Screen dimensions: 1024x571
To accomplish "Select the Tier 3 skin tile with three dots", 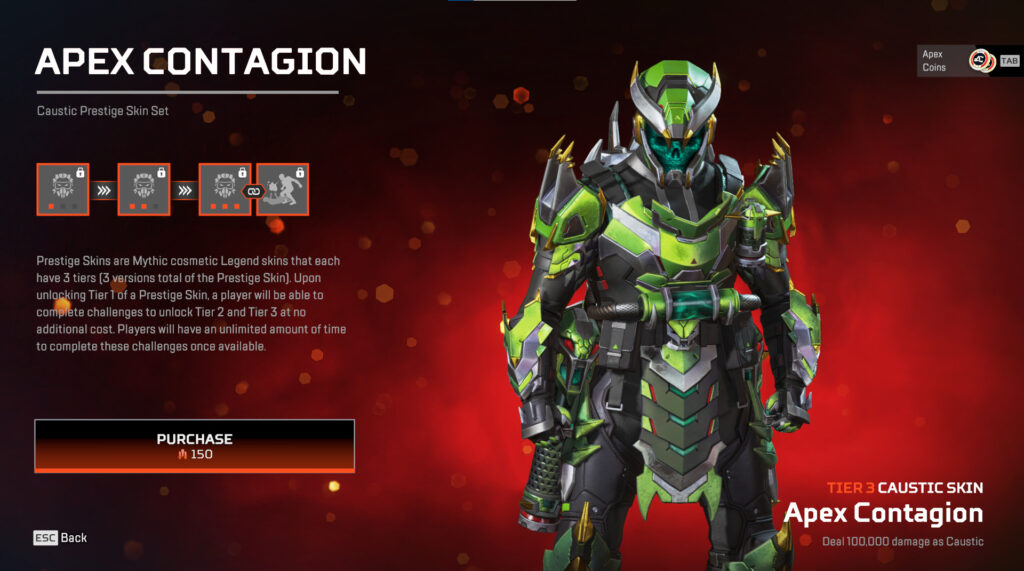I will [x=225, y=189].
